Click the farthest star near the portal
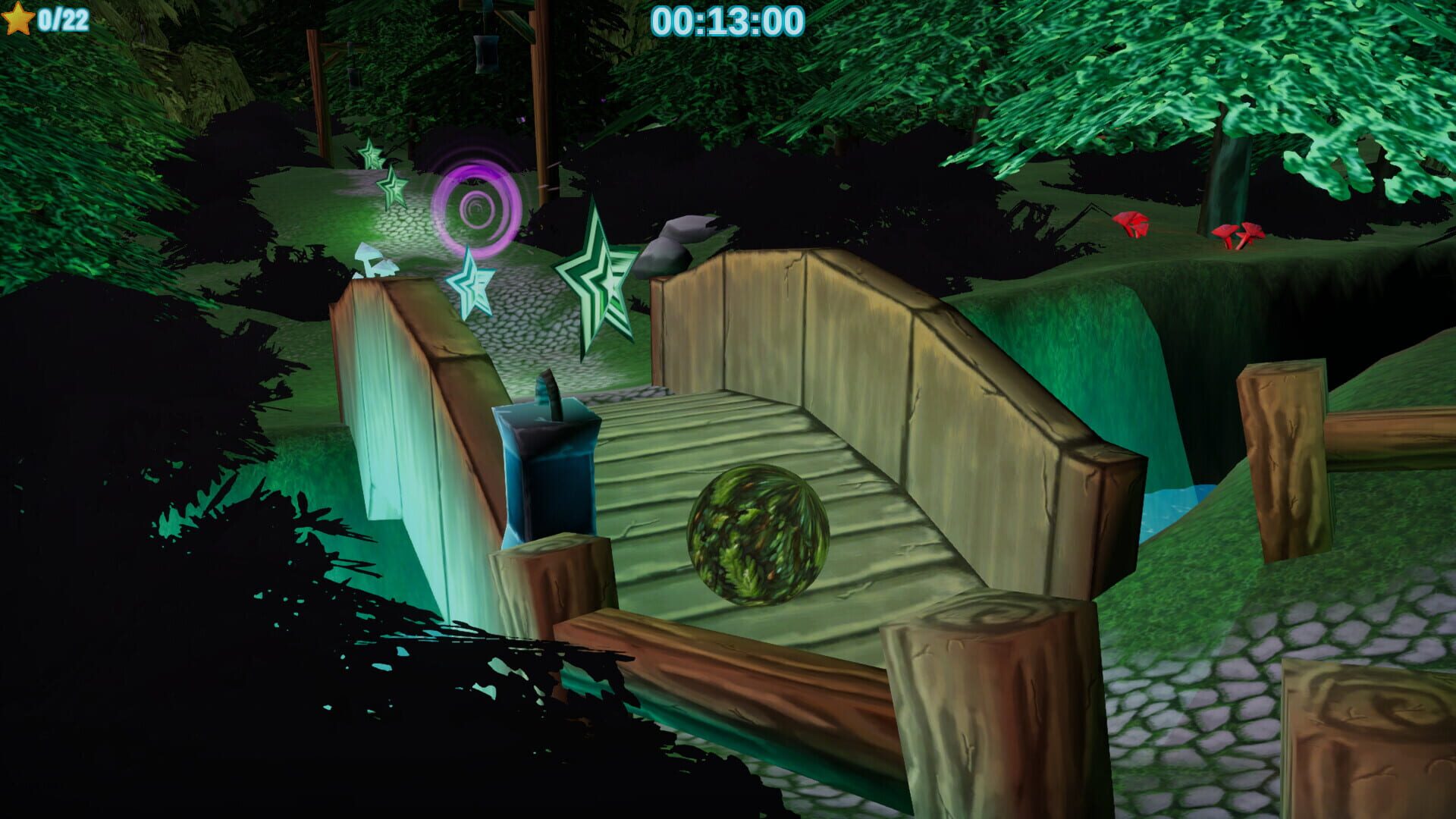 (x=369, y=155)
